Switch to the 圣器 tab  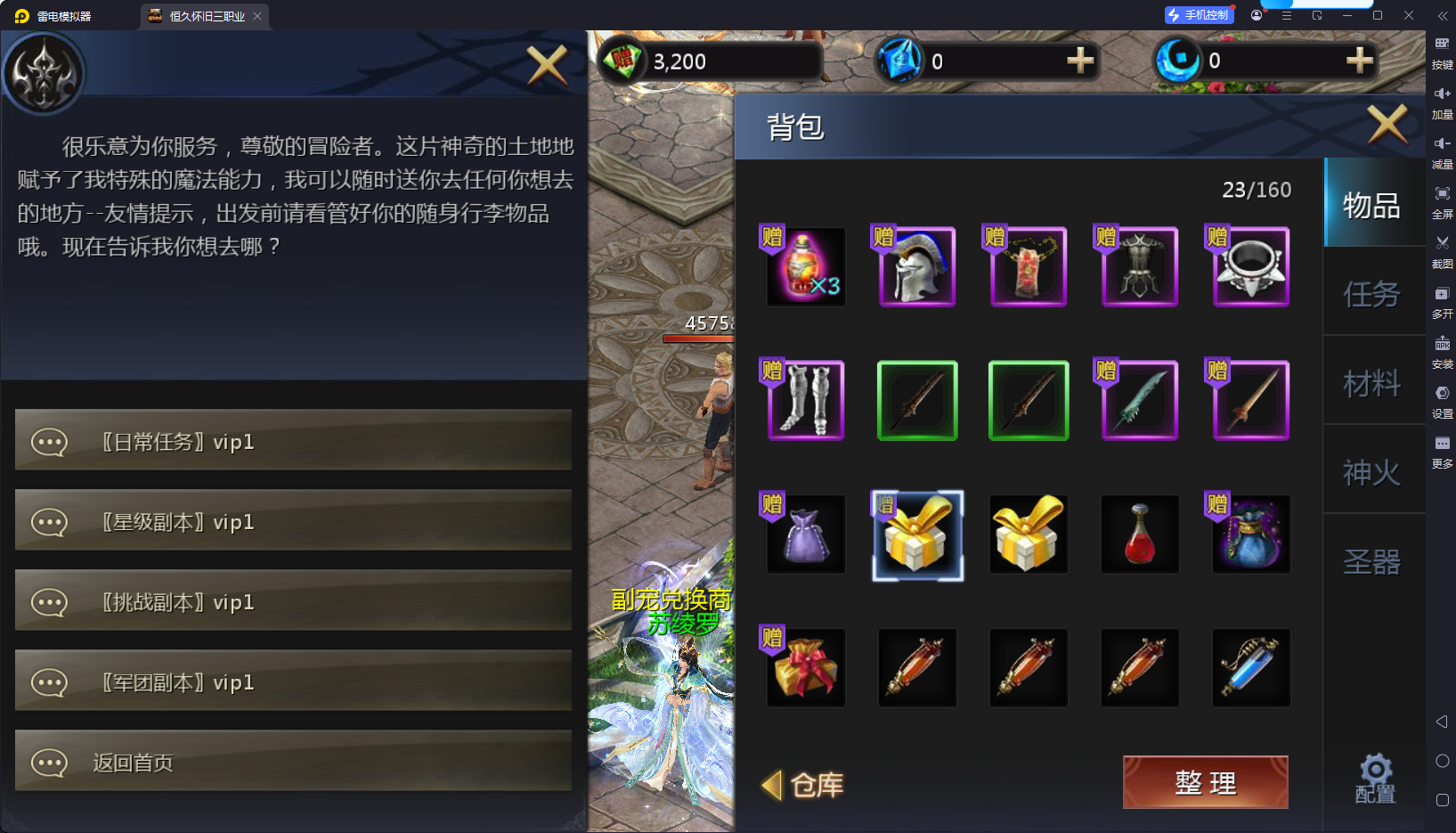[x=1371, y=561]
